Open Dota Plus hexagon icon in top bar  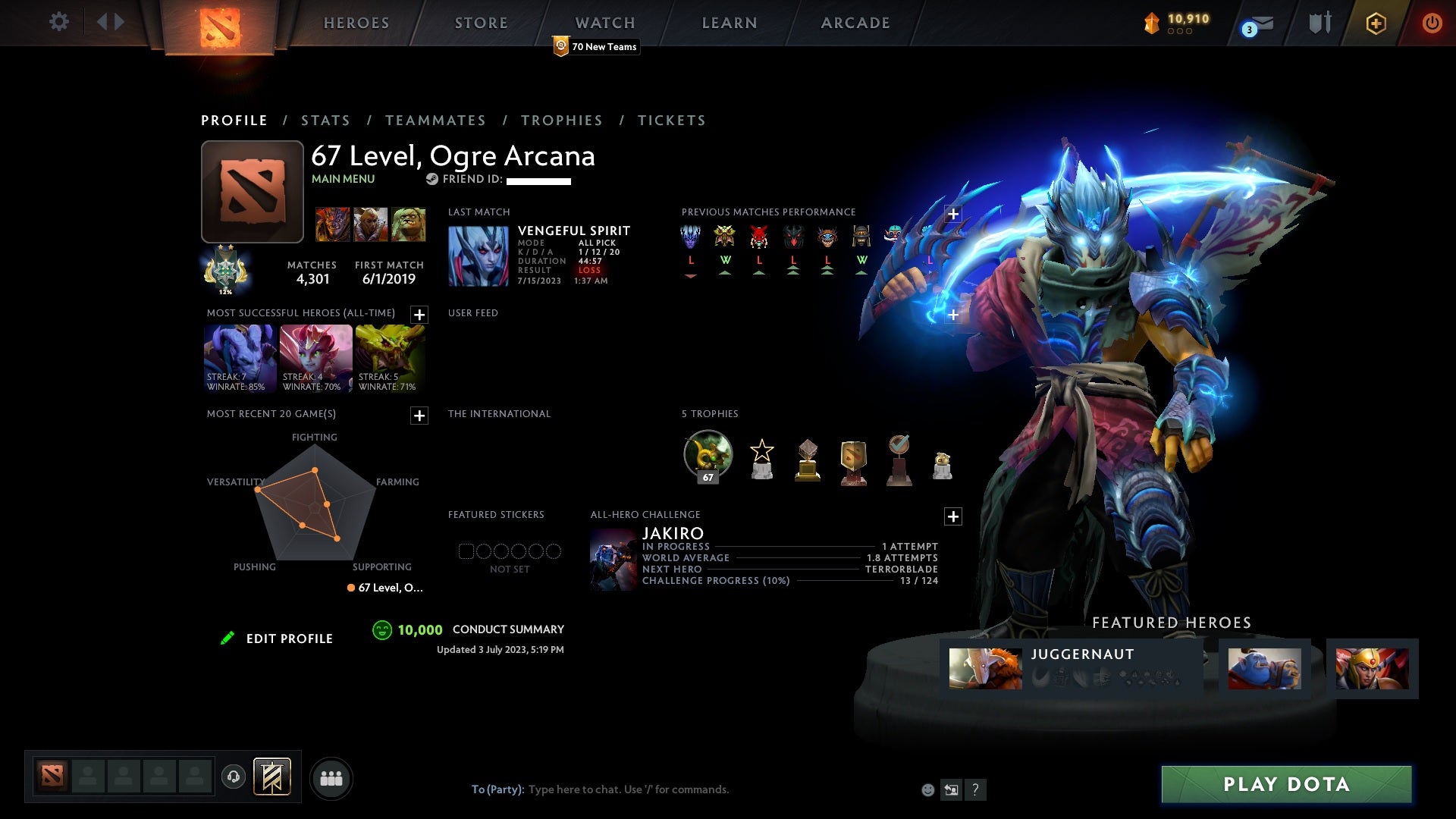pyautogui.click(x=1375, y=23)
